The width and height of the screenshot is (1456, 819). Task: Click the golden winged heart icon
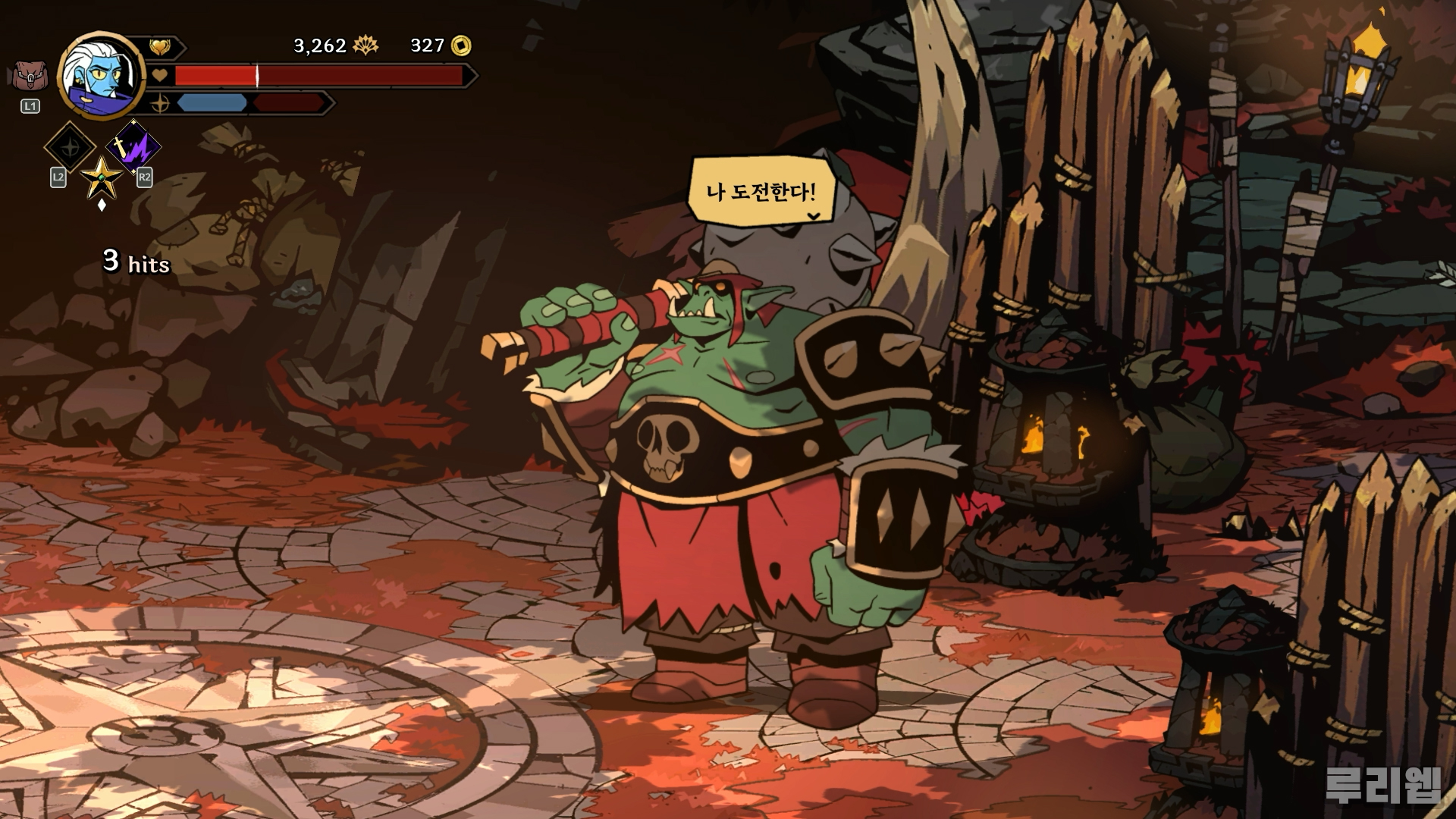tap(160, 47)
